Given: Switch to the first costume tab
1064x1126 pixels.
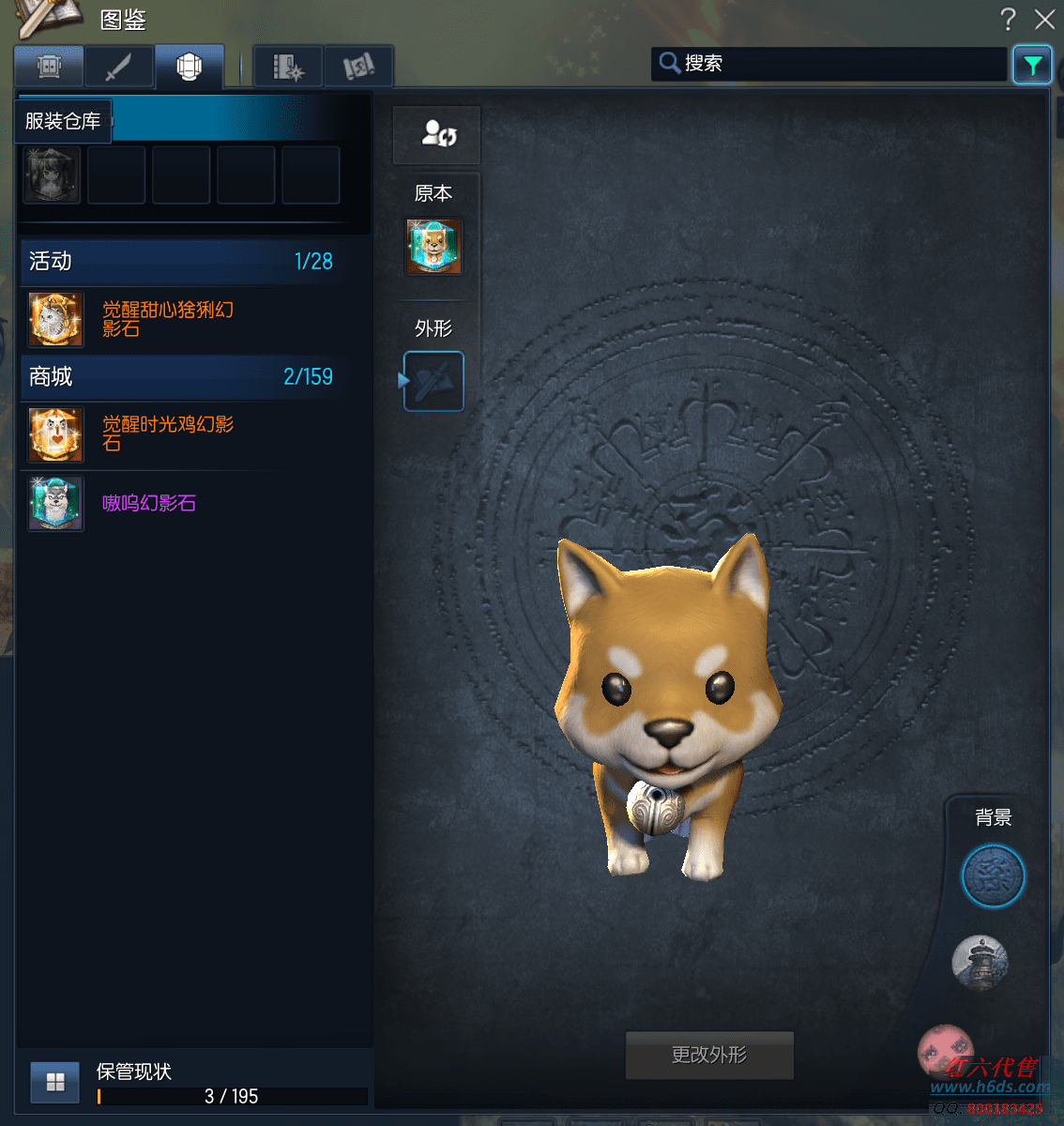Looking at the screenshot, I should [49, 68].
